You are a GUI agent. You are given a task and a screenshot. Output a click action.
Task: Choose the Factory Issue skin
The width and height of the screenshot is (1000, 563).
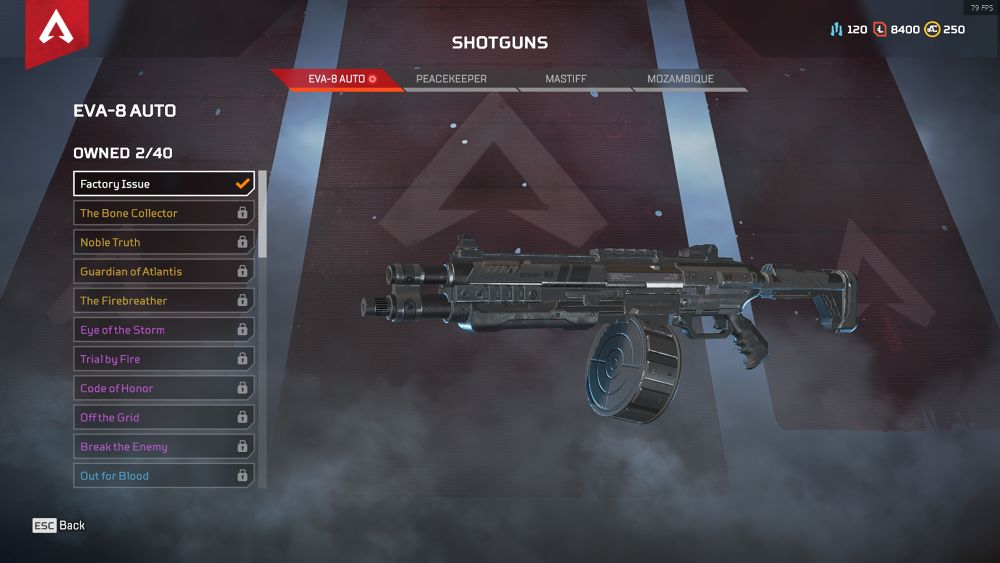(164, 184)
